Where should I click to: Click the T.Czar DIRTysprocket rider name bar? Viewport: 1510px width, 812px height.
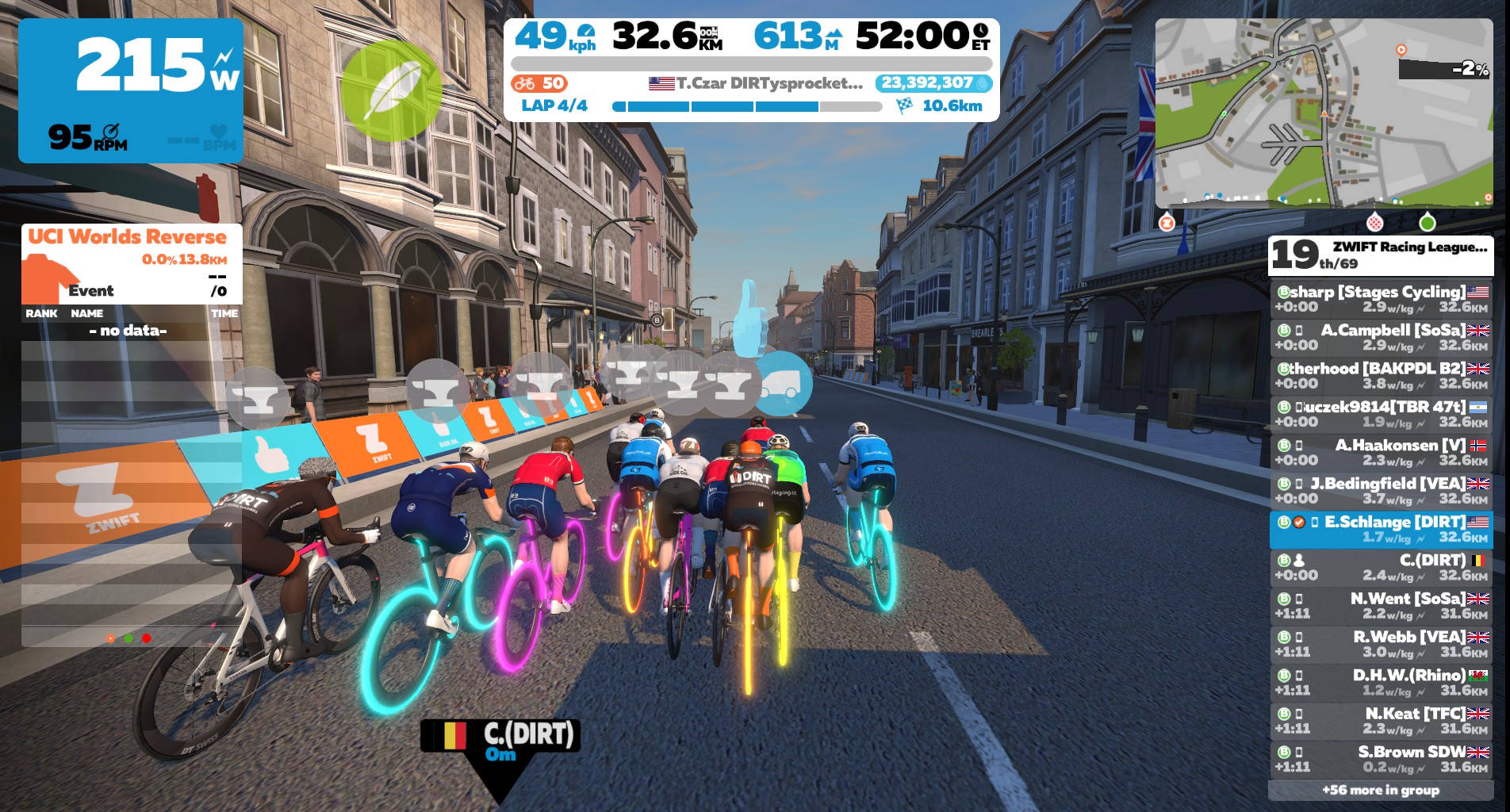pyautogui.click(x=754, y=82)
